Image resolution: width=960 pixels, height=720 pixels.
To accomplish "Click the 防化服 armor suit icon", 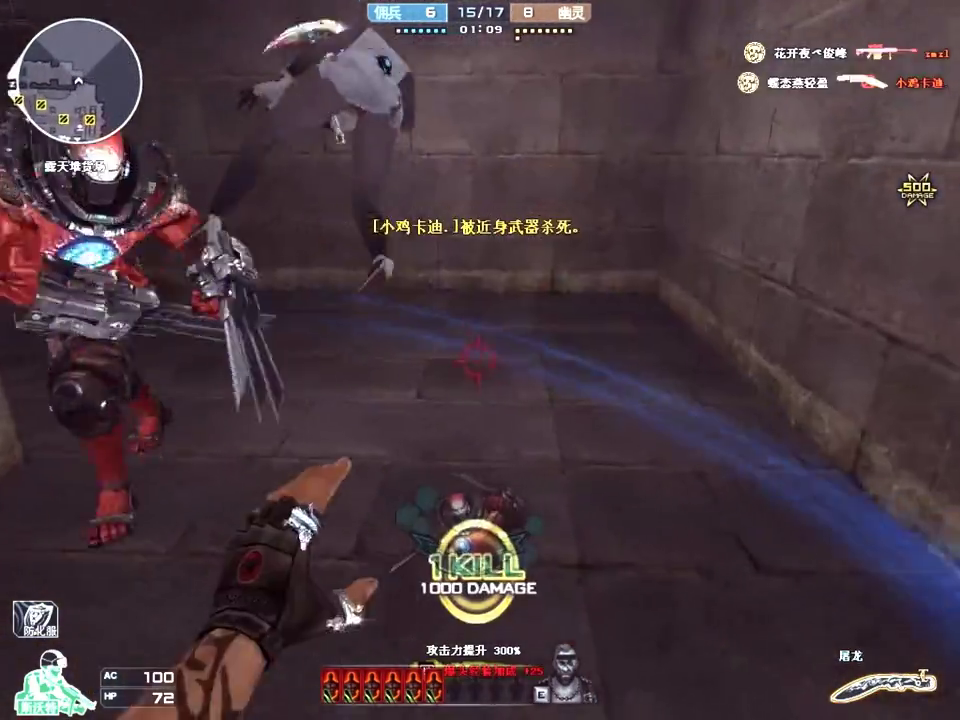I will (35, 620).
